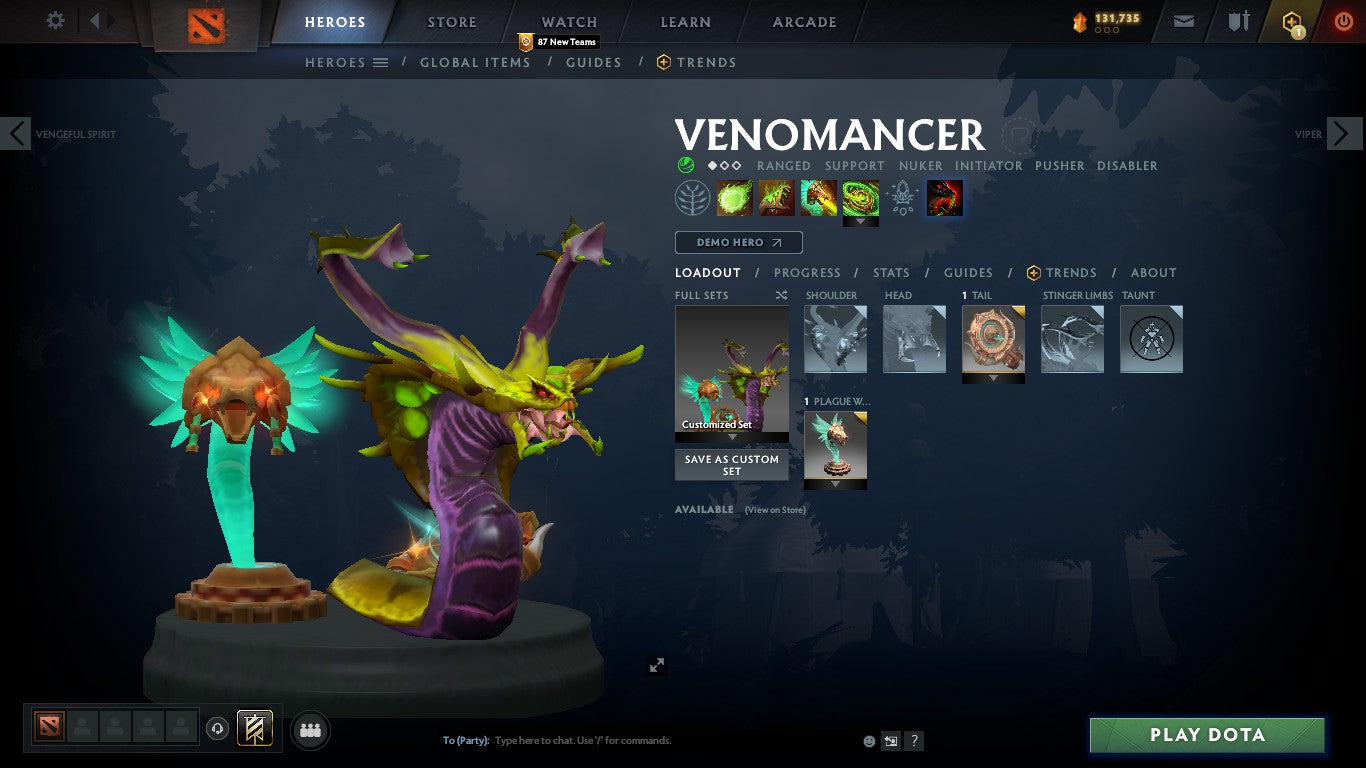Open the ARCADE menu item
Viewport: 1366px width, 768px height.
point(803,21)
